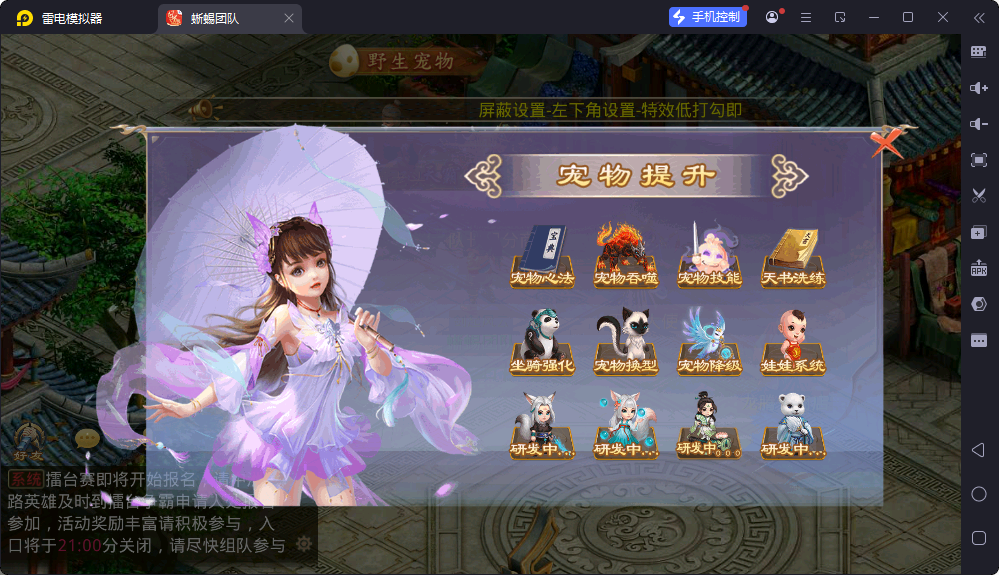This screenshot has width=999, height=575.
Task: Select 宠物吞噬 flame beast icon
Action: (x=626, y=257)
